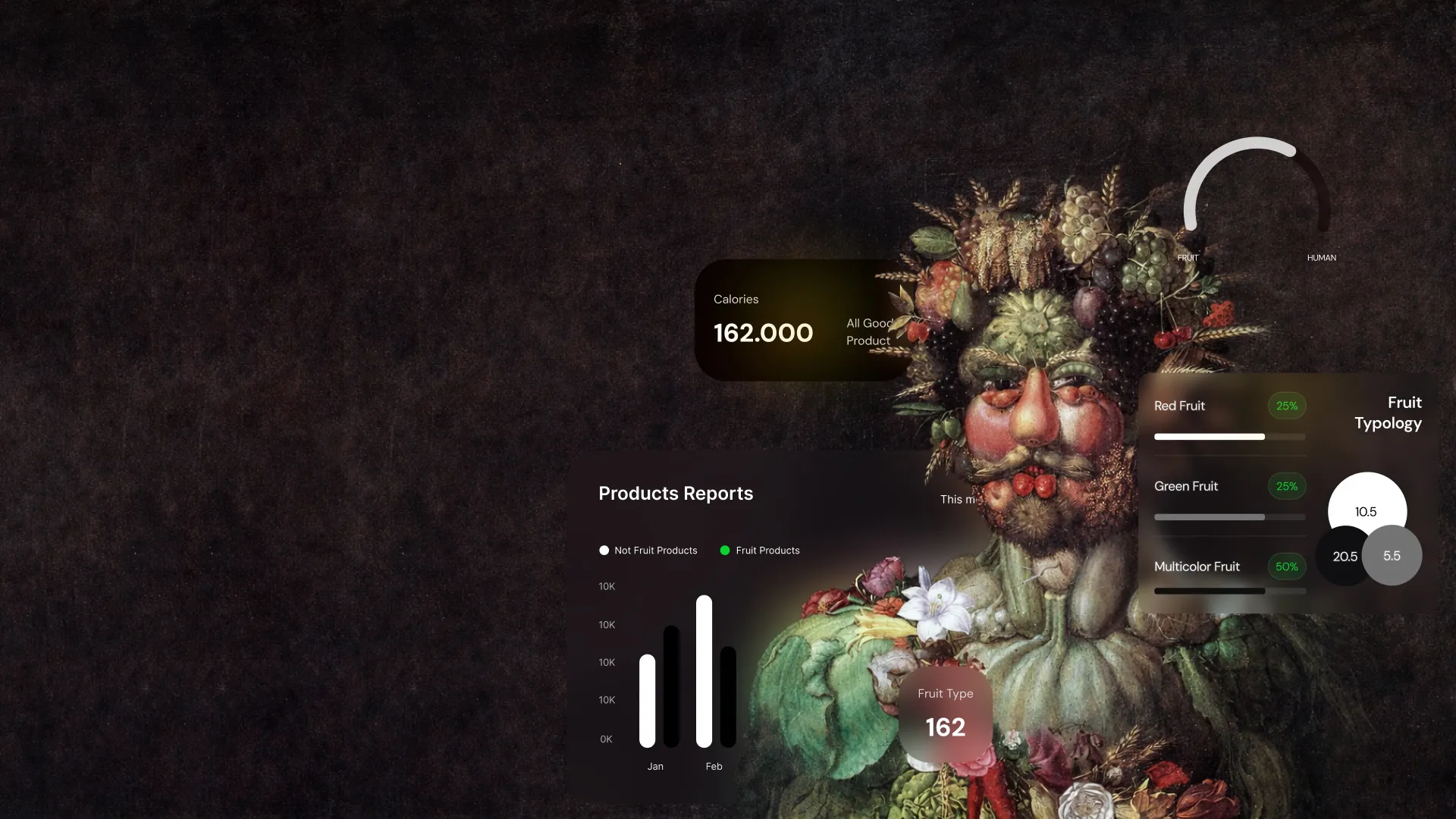Screen dimensions: 1456x819
Task: Click the white 10.5 bubble in Fruit Typology
Action: click(x=1367, y=511)
